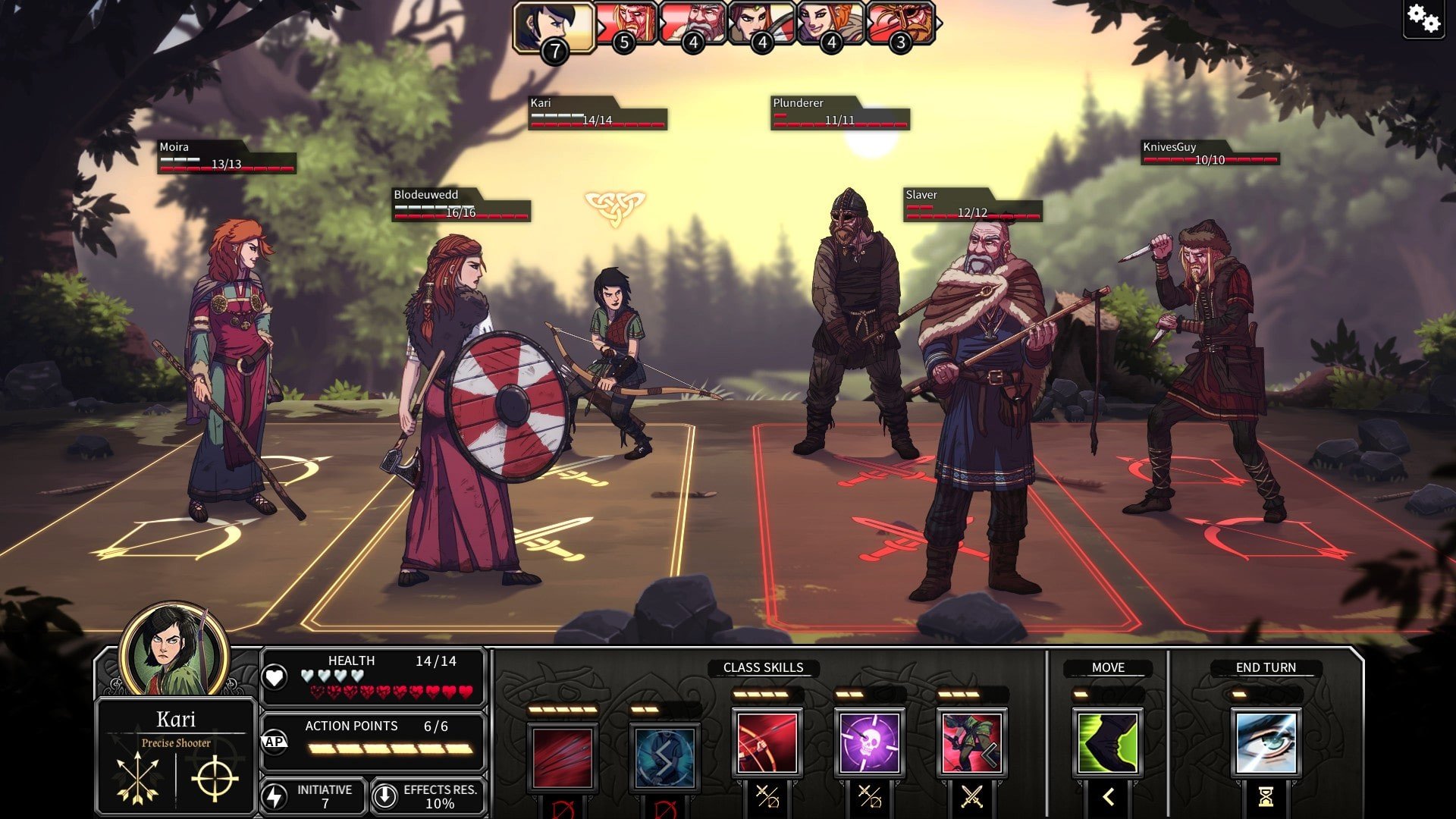Viewport: 1456px width, 819px height.
Task: Activate the End Turn eye icon
Action: tap(1265, 742)
